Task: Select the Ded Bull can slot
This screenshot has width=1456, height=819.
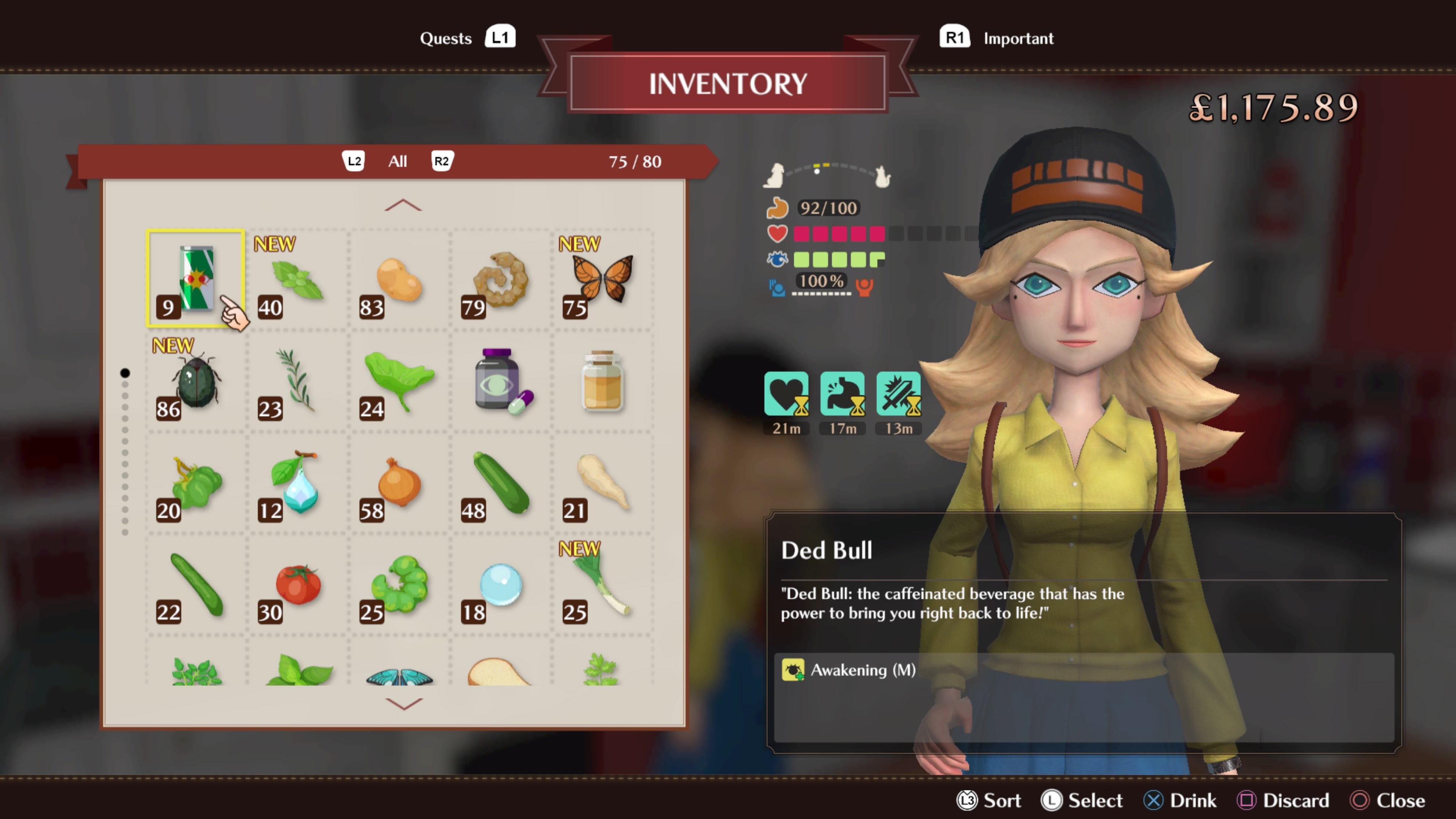Action: click(x=196, y=279)
